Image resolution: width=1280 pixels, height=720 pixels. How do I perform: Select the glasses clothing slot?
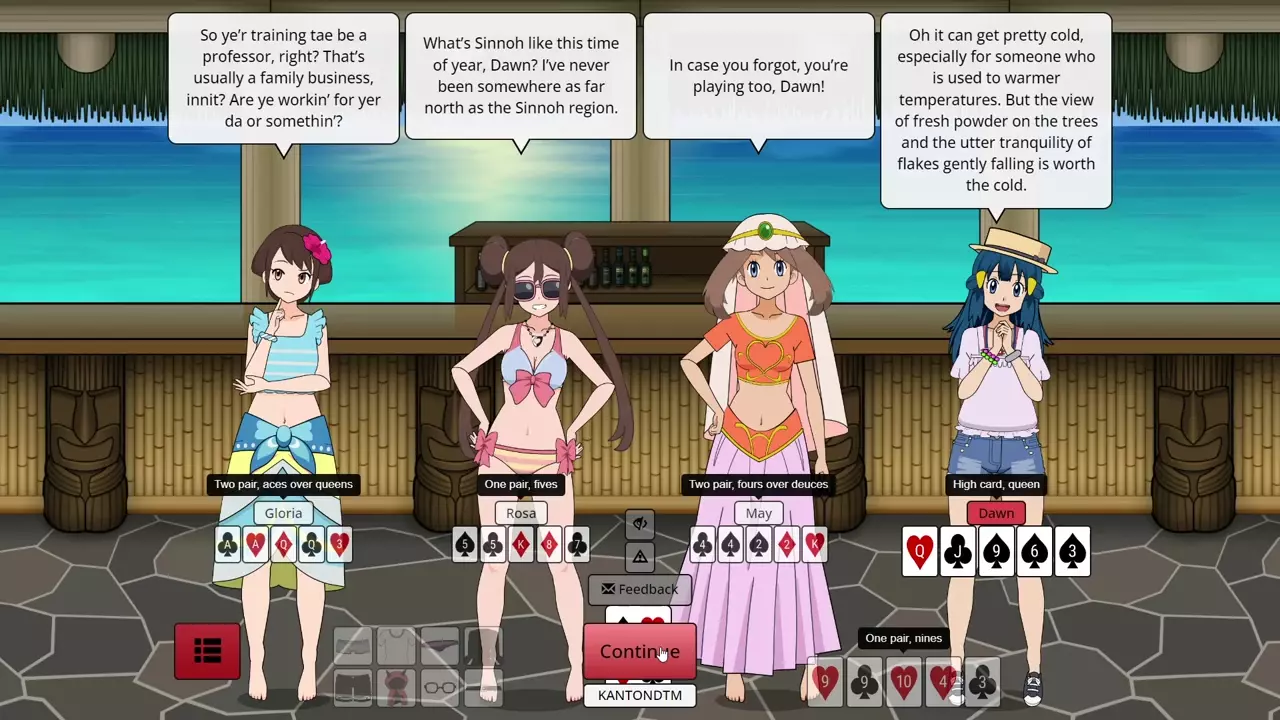point(440,686)
